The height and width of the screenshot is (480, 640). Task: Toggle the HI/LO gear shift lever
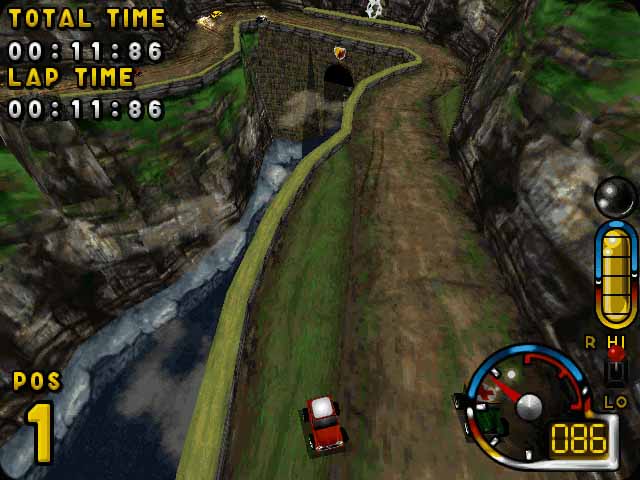pyautogui.click(x=616, y=368)
